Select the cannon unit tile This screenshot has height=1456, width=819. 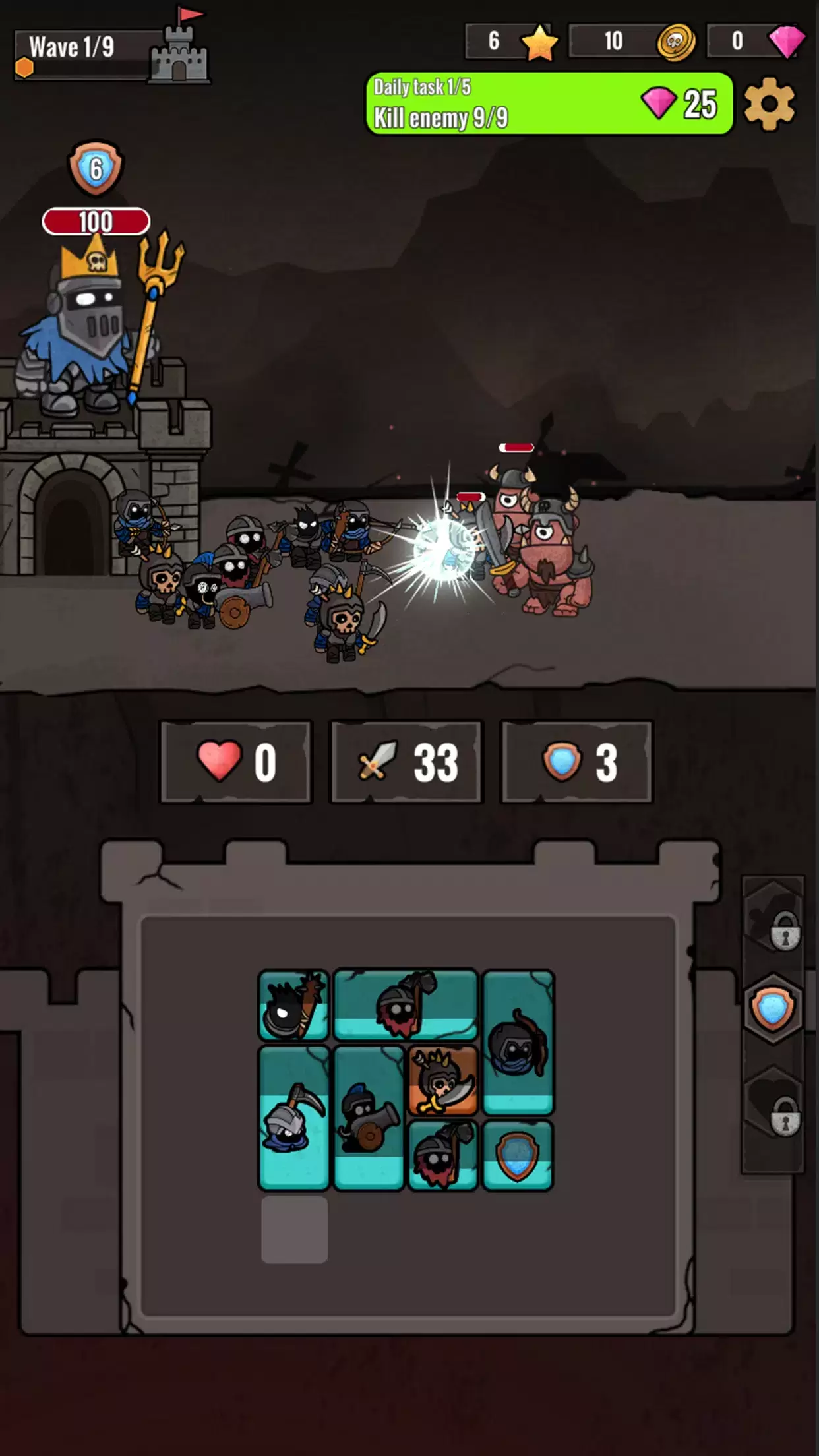(368, 1117)
